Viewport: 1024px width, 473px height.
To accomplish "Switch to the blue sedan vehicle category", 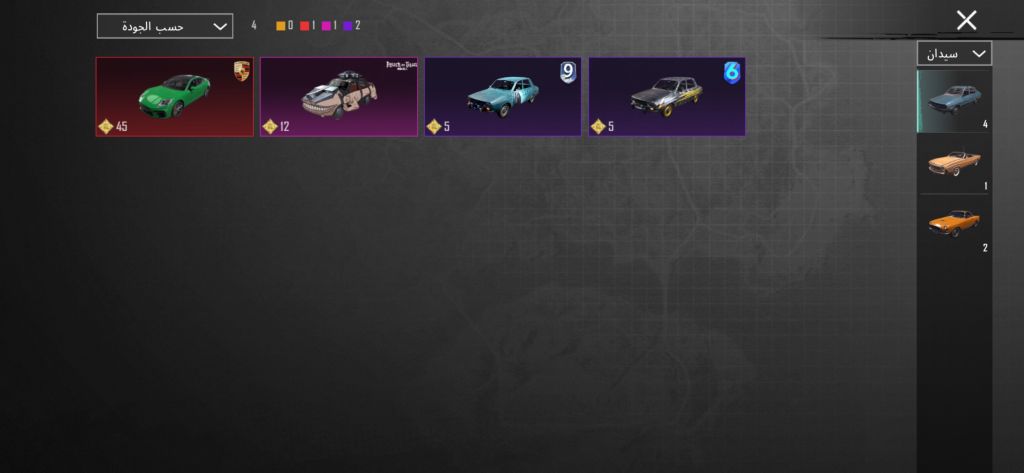I will point(953,101).
